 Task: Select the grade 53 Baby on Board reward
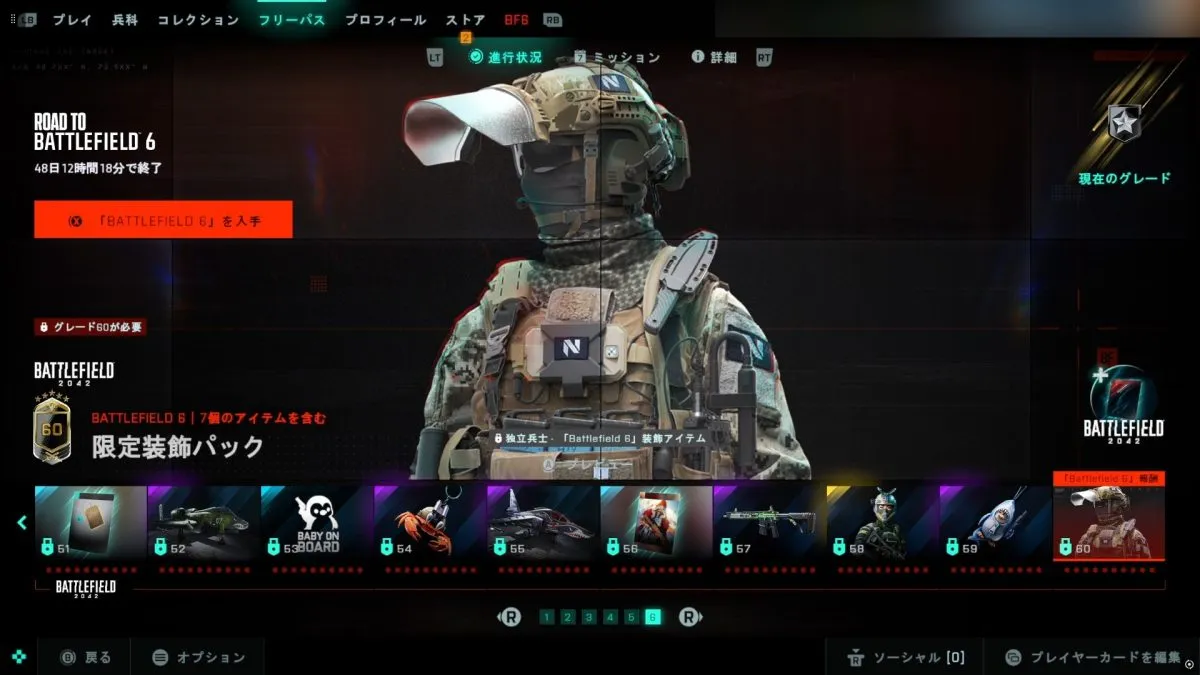point(316,522)
